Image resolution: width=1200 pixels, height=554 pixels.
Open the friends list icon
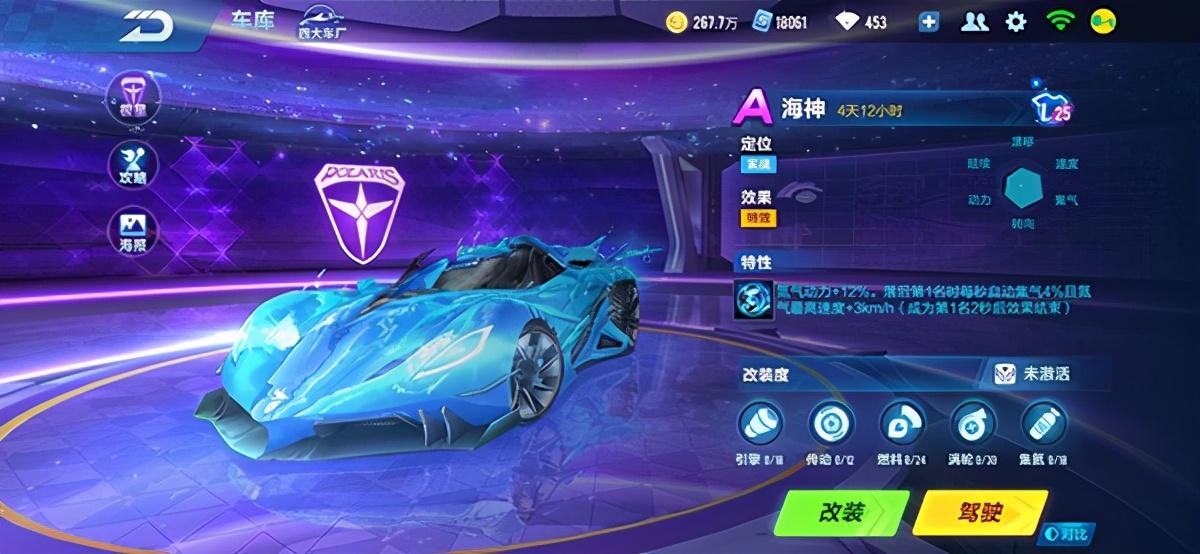(x=974, y=22)
